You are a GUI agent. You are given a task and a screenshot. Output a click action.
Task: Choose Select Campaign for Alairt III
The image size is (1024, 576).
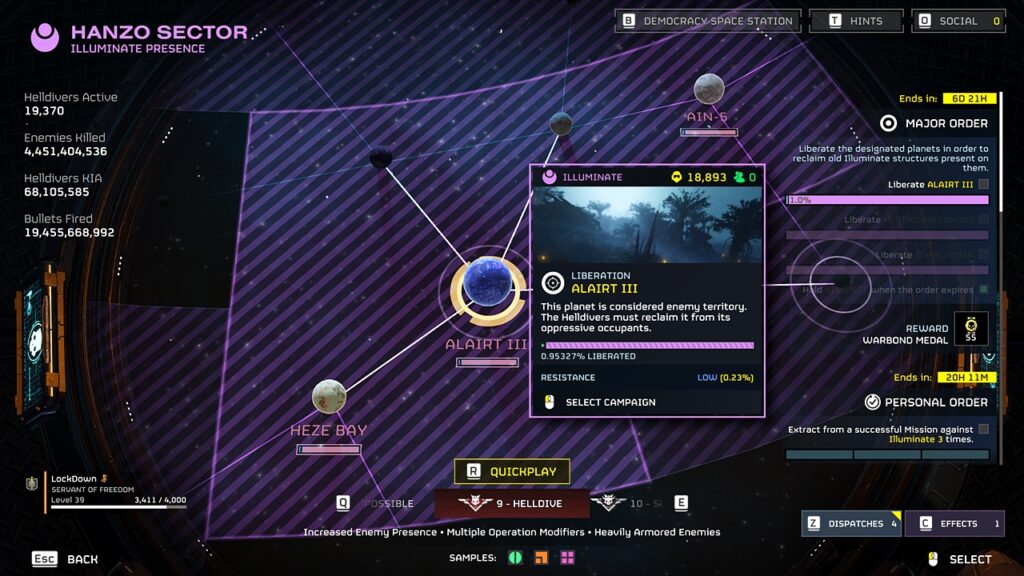point(610,402)
